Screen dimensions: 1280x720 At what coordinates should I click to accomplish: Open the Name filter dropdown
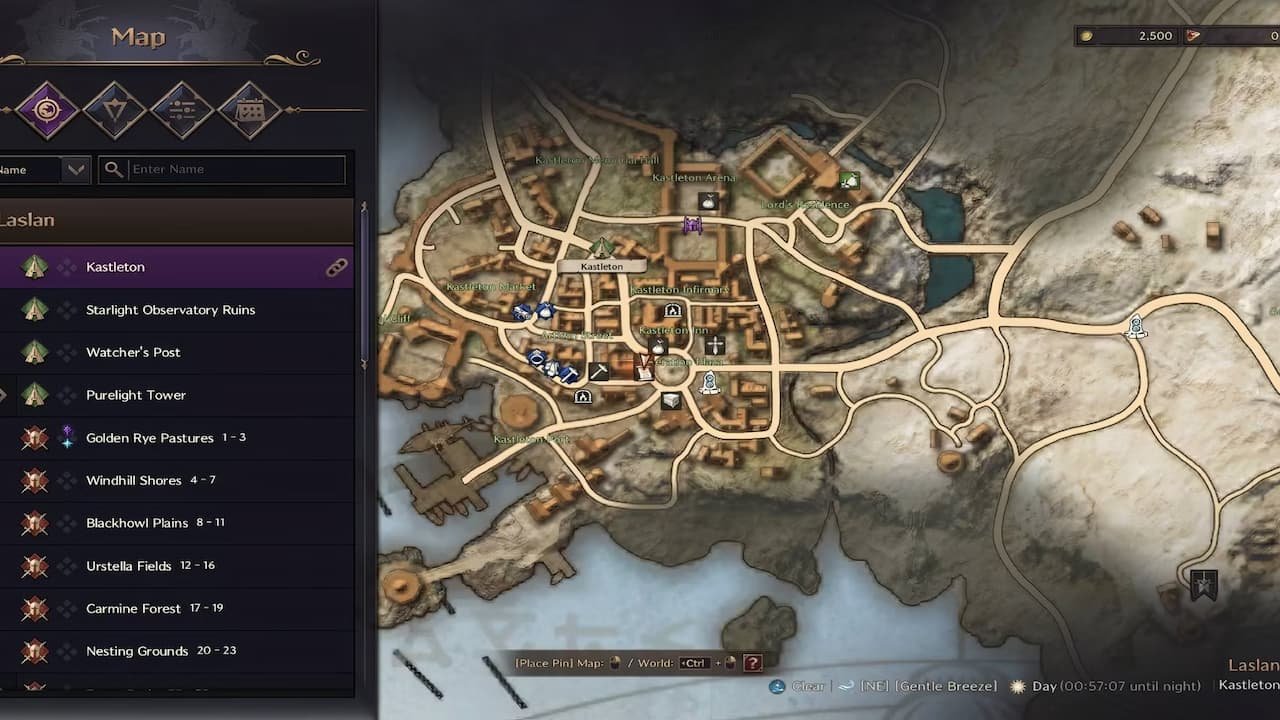click(x=73, y=169)
